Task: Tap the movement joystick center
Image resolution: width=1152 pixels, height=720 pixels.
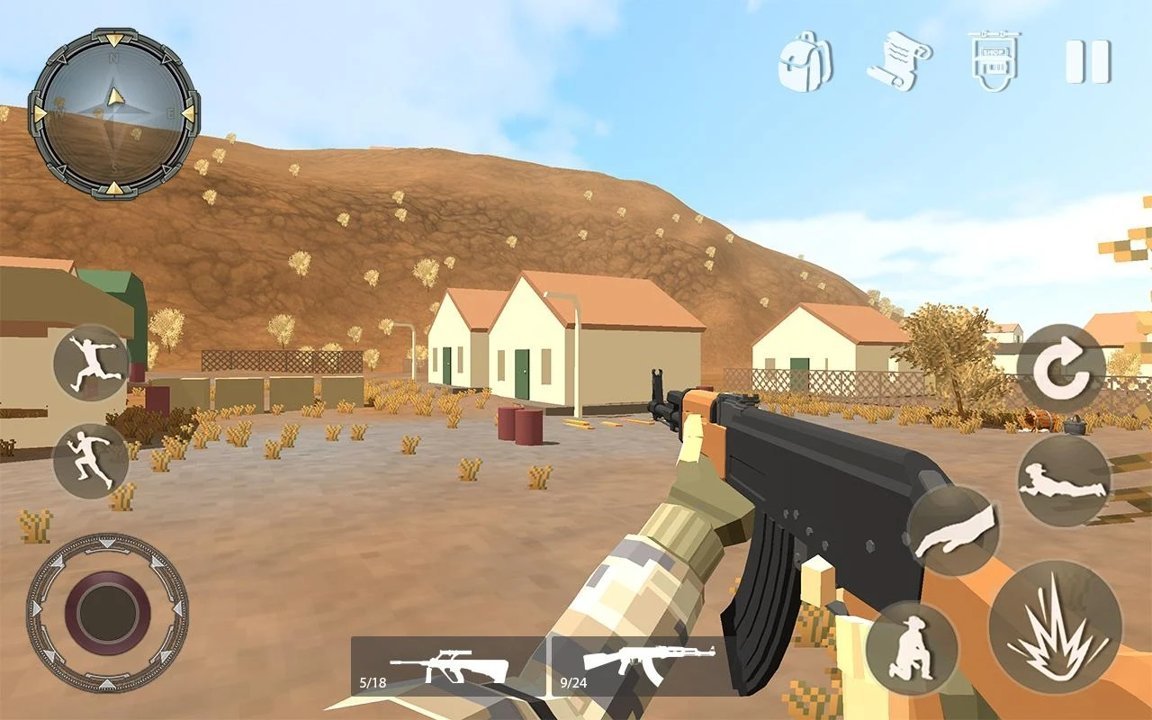Action: point(108,613)
